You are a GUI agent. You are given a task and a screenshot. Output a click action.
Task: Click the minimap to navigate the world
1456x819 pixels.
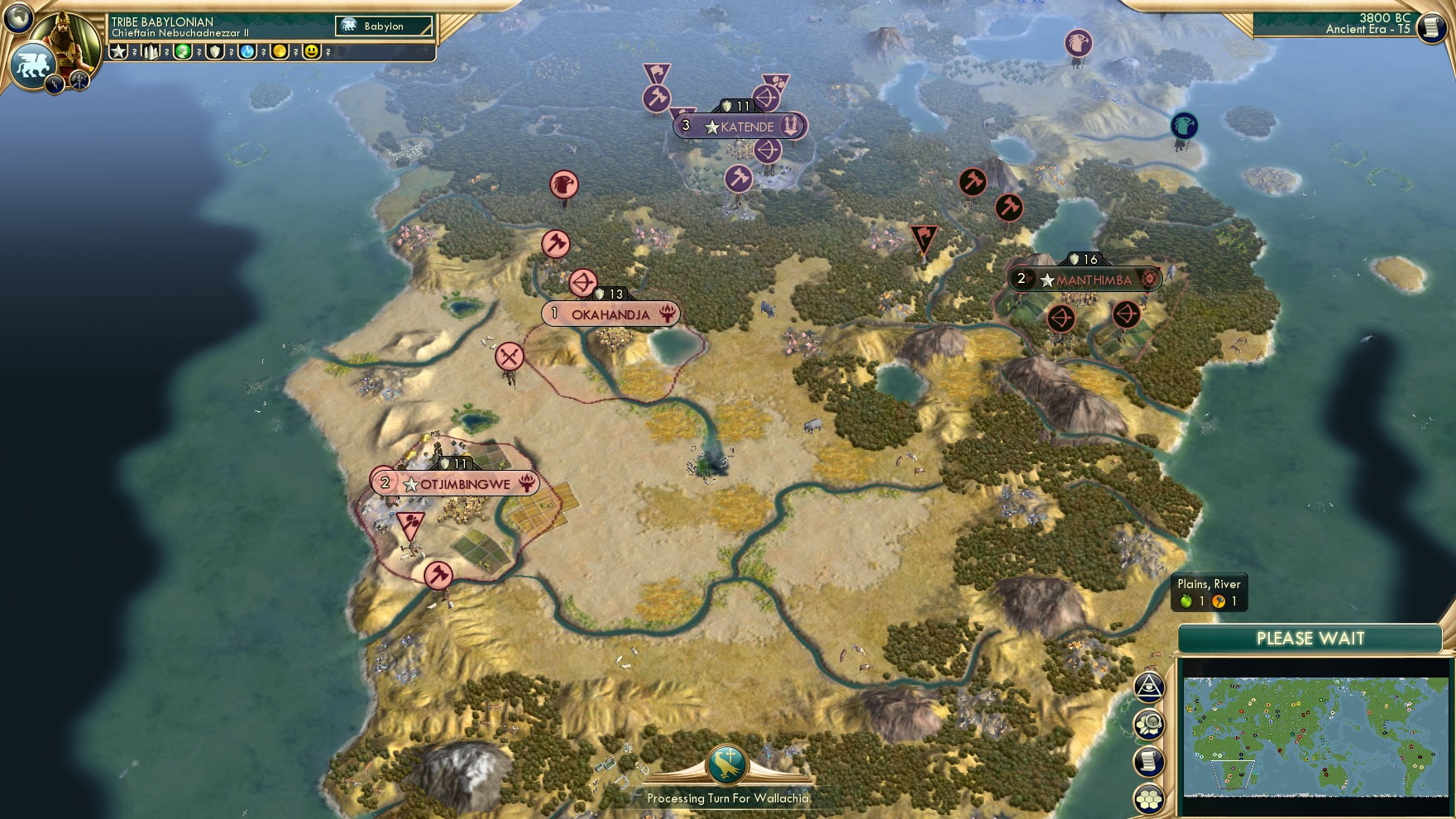point(1315,736)
